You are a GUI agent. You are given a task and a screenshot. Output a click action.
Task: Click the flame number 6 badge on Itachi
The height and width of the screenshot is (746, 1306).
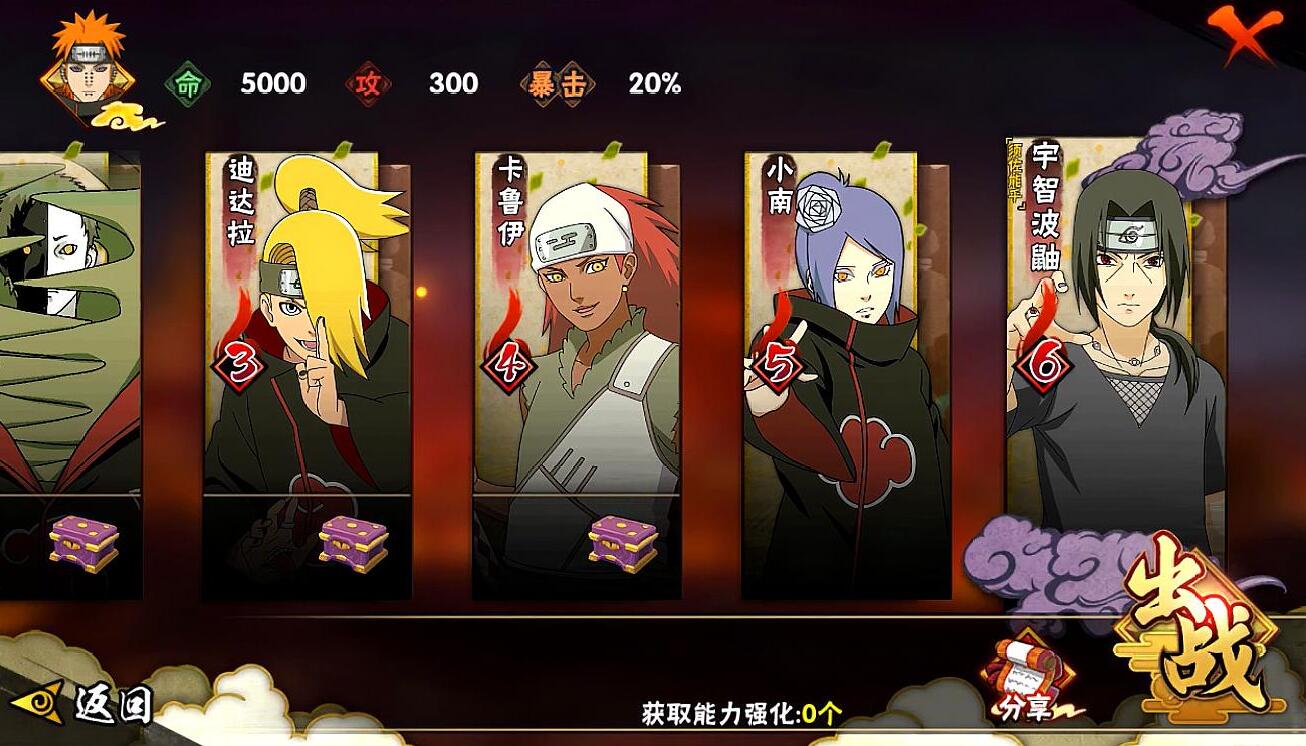1044,362
